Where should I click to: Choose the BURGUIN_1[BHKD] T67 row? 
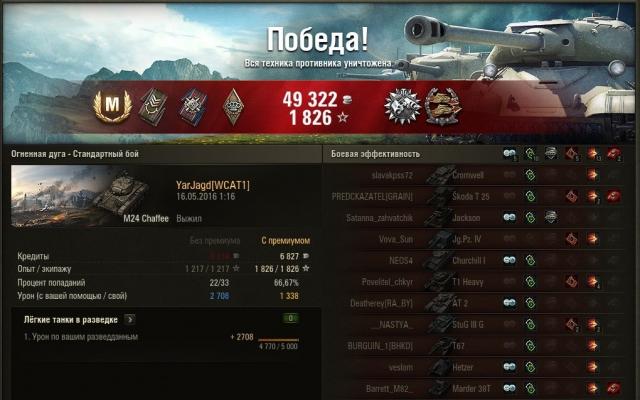(x=478, y=346)
